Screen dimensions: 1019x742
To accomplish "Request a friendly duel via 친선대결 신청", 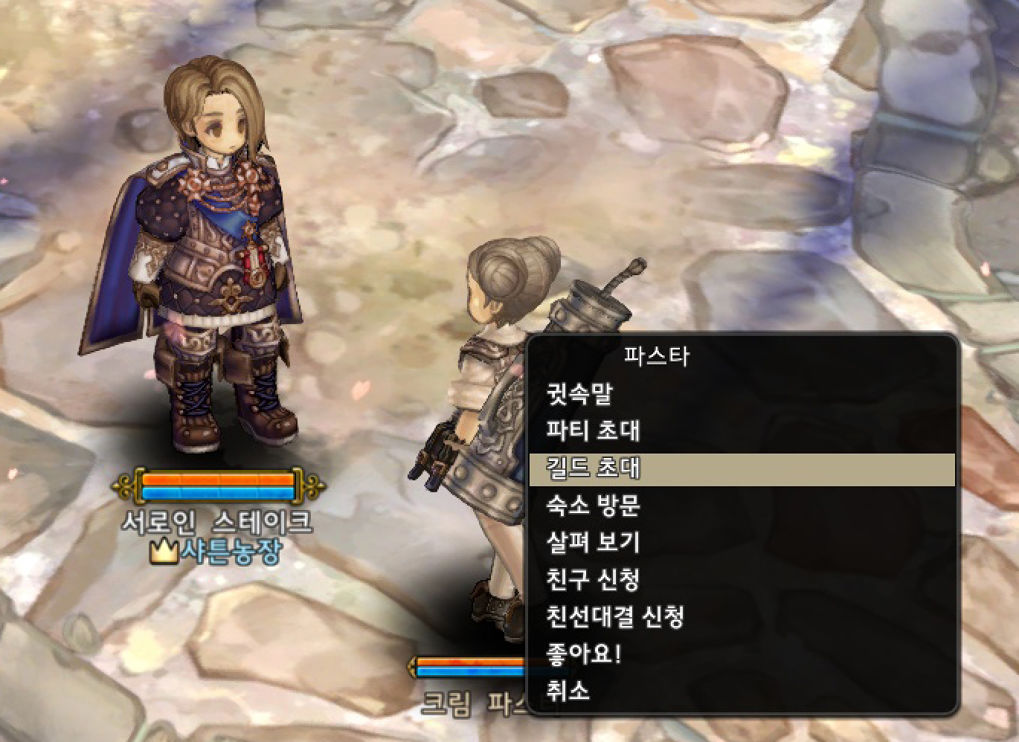I will pyautogui.click(x=614, y=616).
